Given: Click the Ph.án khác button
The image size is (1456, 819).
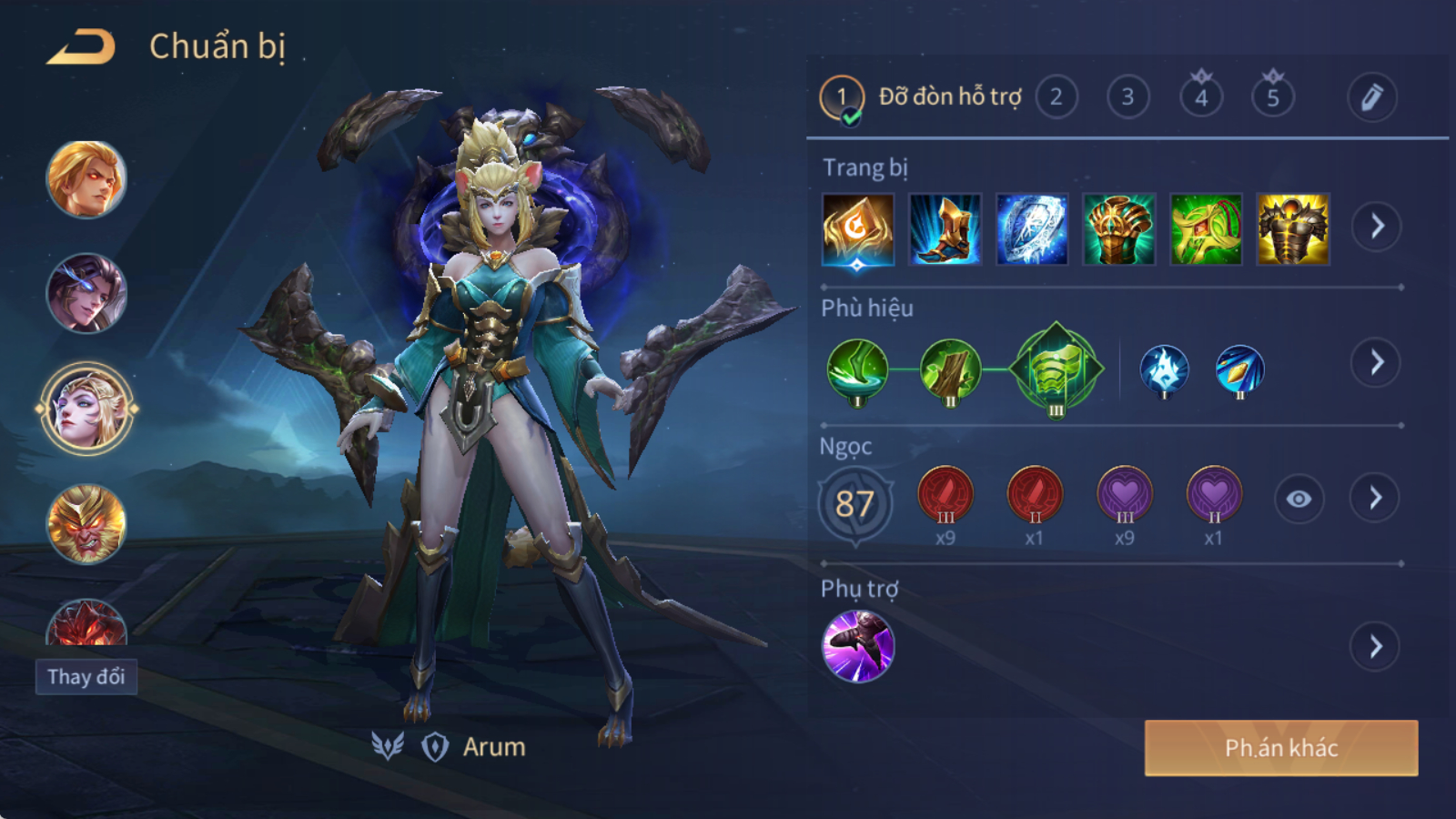Looking at the screenshot, I should 1280,748.
